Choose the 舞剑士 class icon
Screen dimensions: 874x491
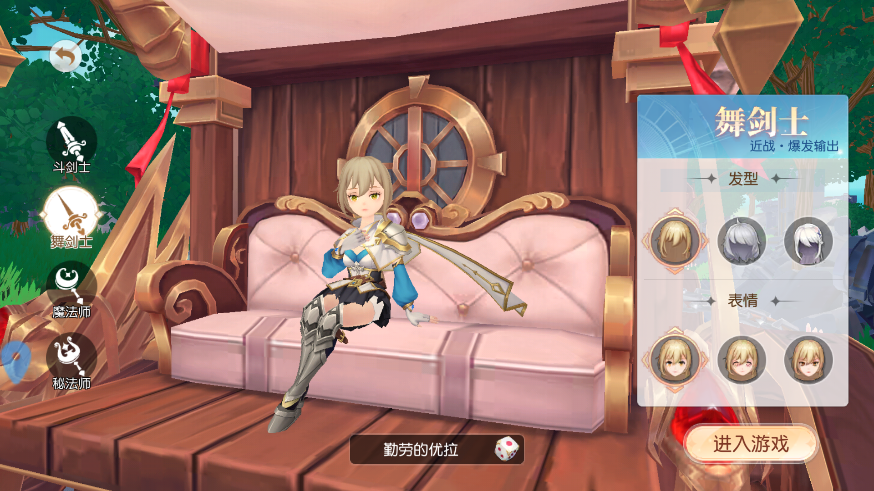point(71,213)
